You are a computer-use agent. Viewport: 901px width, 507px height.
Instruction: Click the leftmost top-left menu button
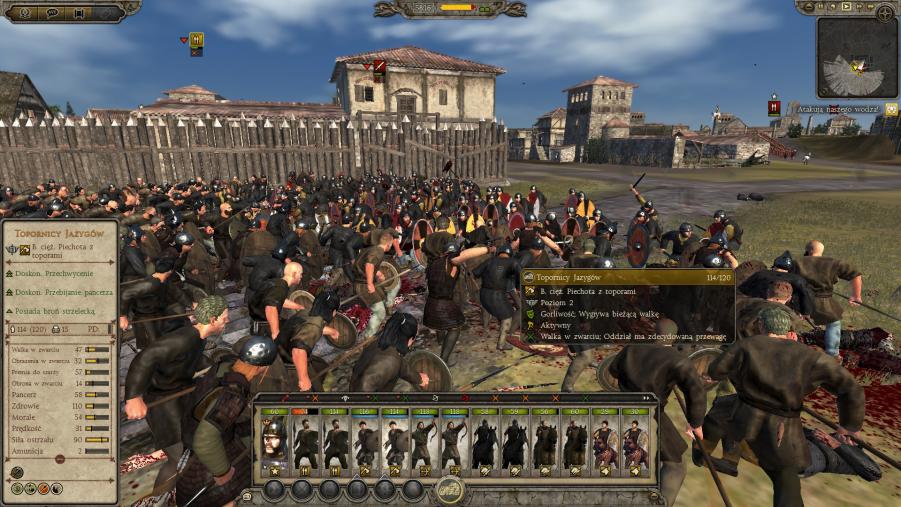24,12
